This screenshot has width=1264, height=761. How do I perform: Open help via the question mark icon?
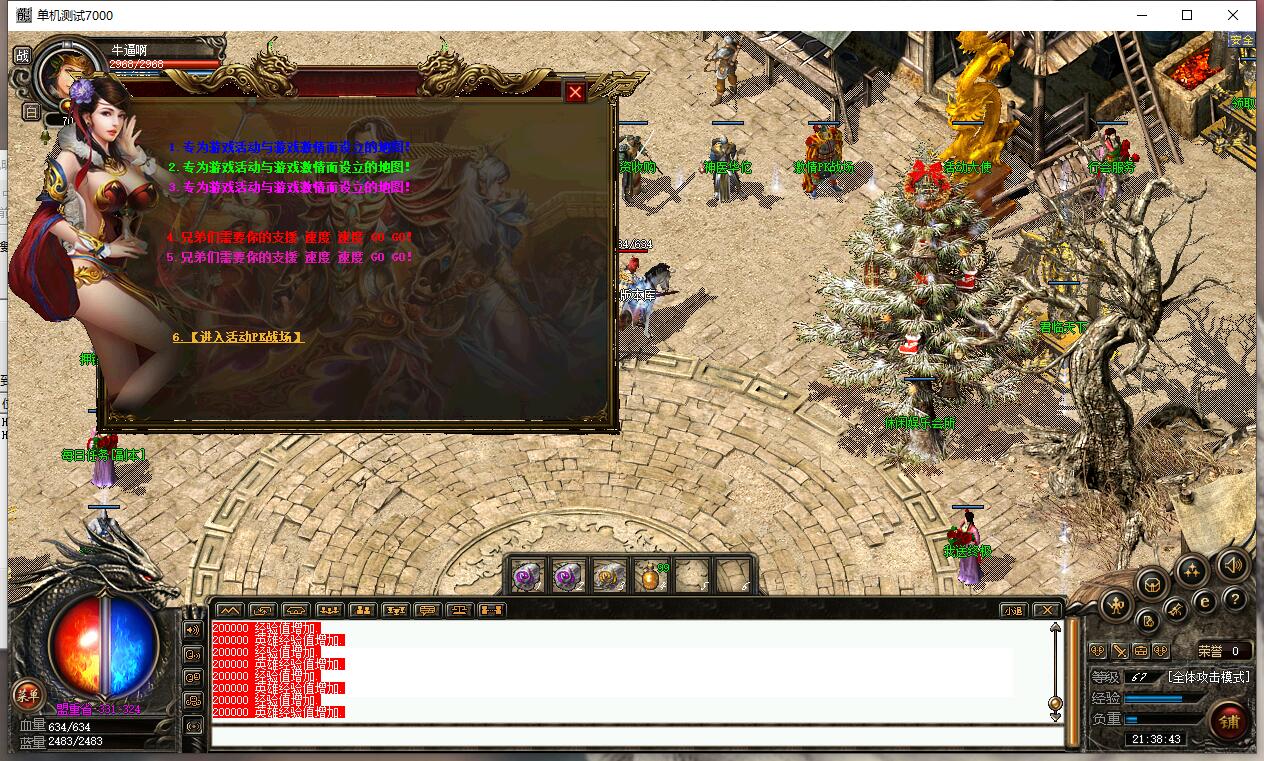tap(1235, 599)
